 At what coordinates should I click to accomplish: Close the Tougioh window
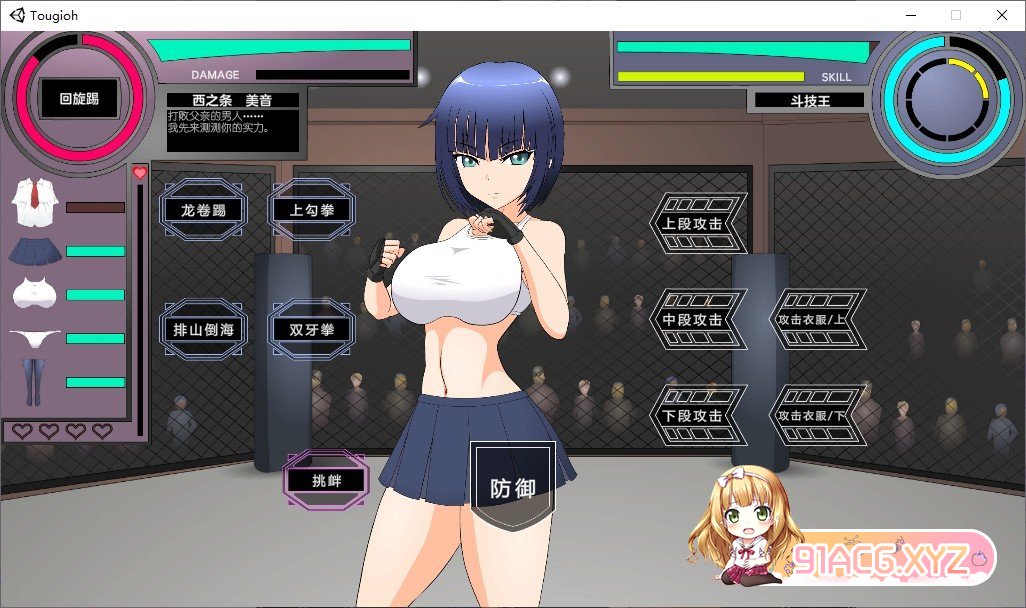point(1002,15)
